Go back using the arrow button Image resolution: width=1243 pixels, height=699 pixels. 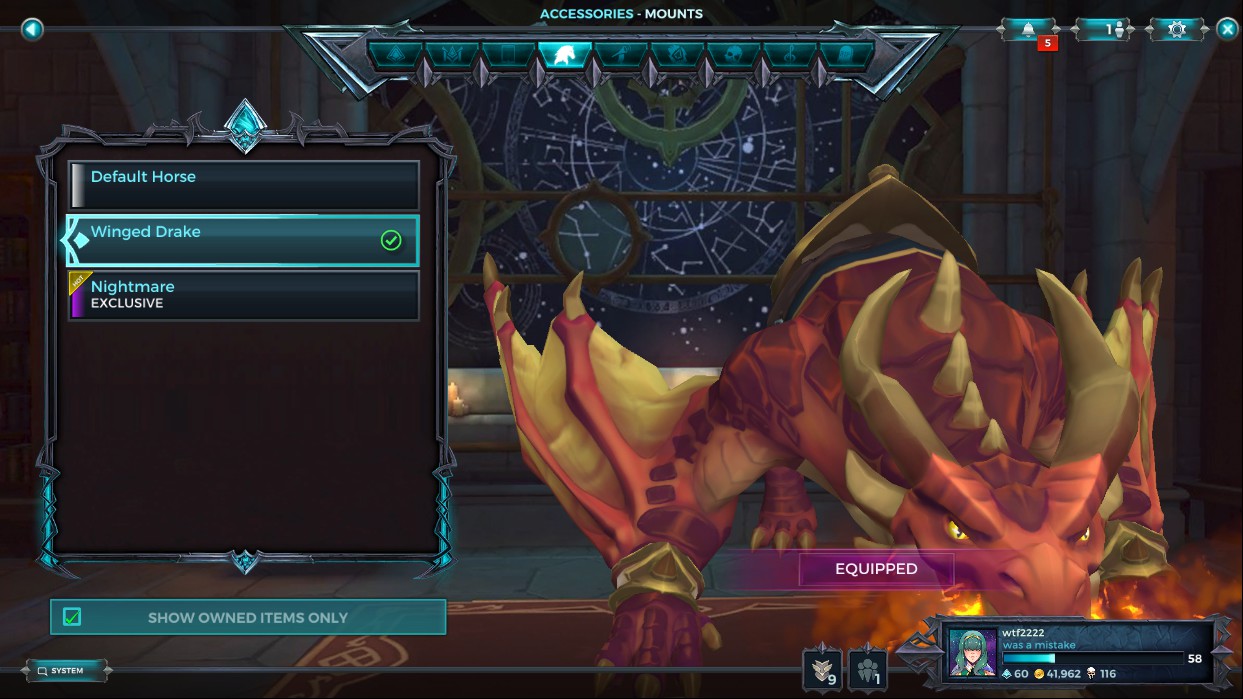tap(32, 29)
